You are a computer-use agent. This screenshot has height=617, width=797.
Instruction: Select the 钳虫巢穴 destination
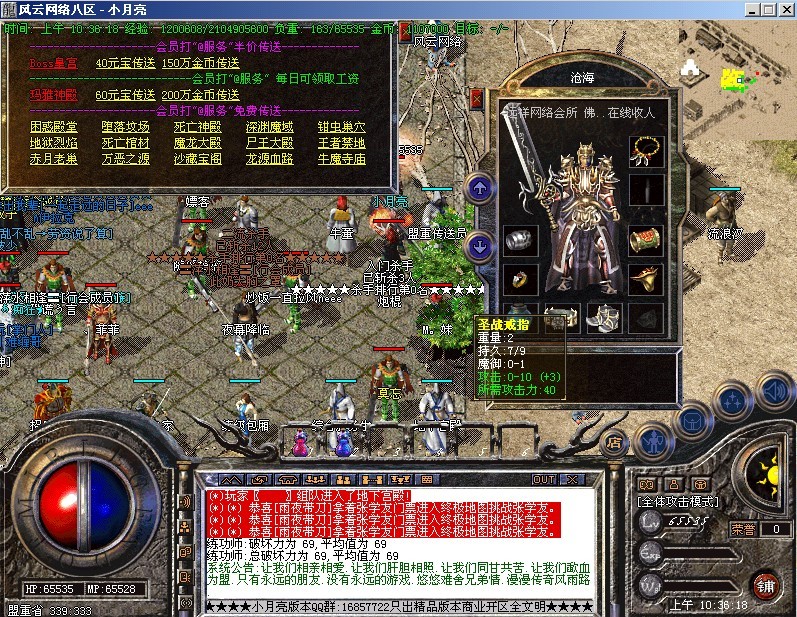pos(341,127)
